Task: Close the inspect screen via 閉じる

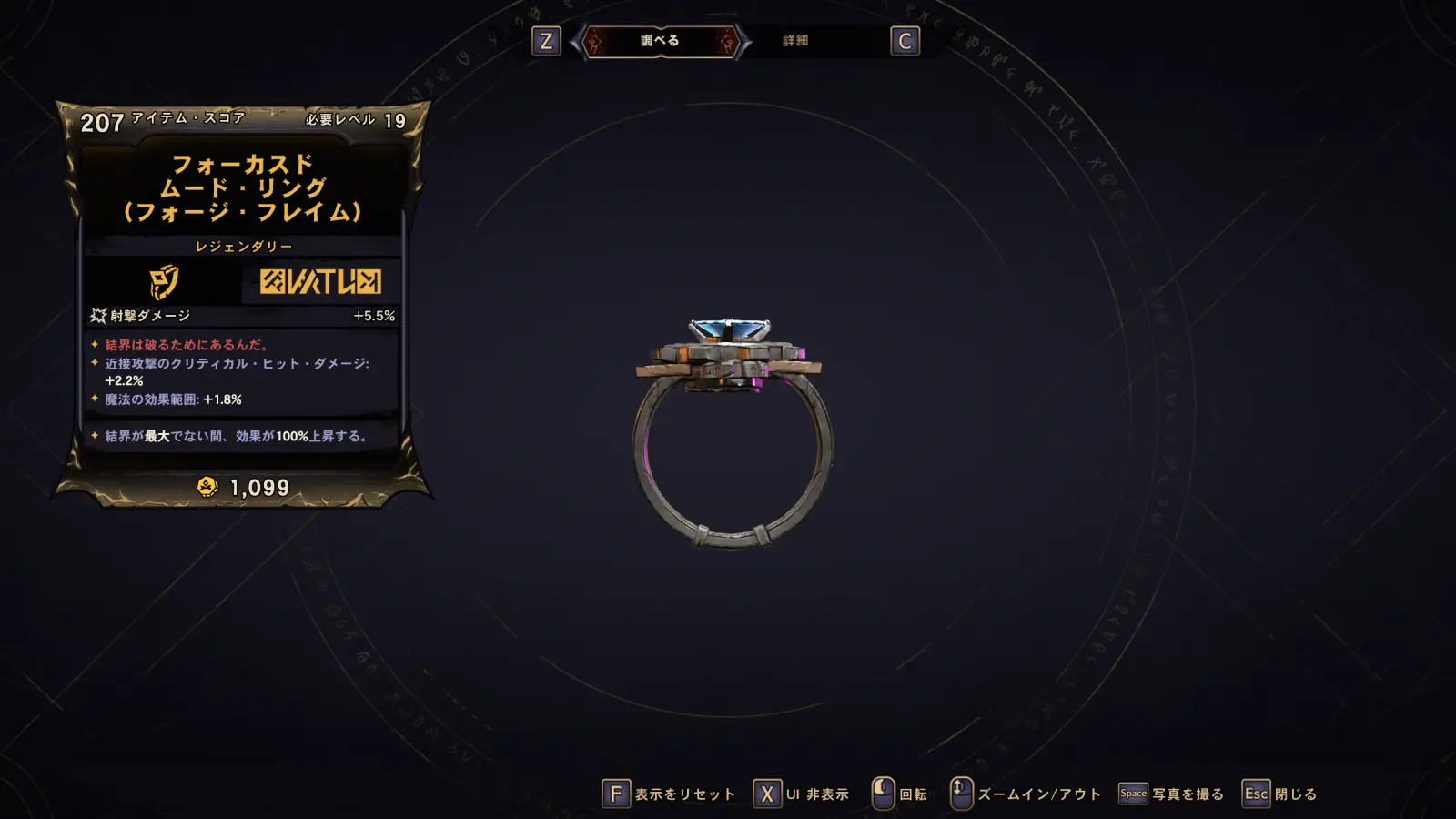Action: click(1279, 794)
